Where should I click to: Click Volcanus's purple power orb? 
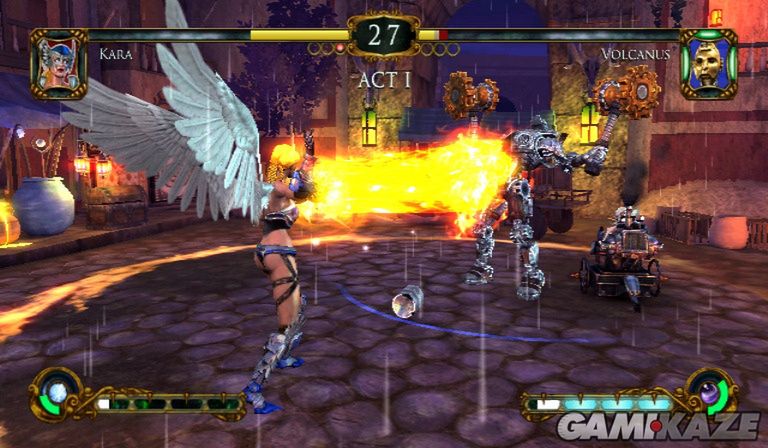710,393
